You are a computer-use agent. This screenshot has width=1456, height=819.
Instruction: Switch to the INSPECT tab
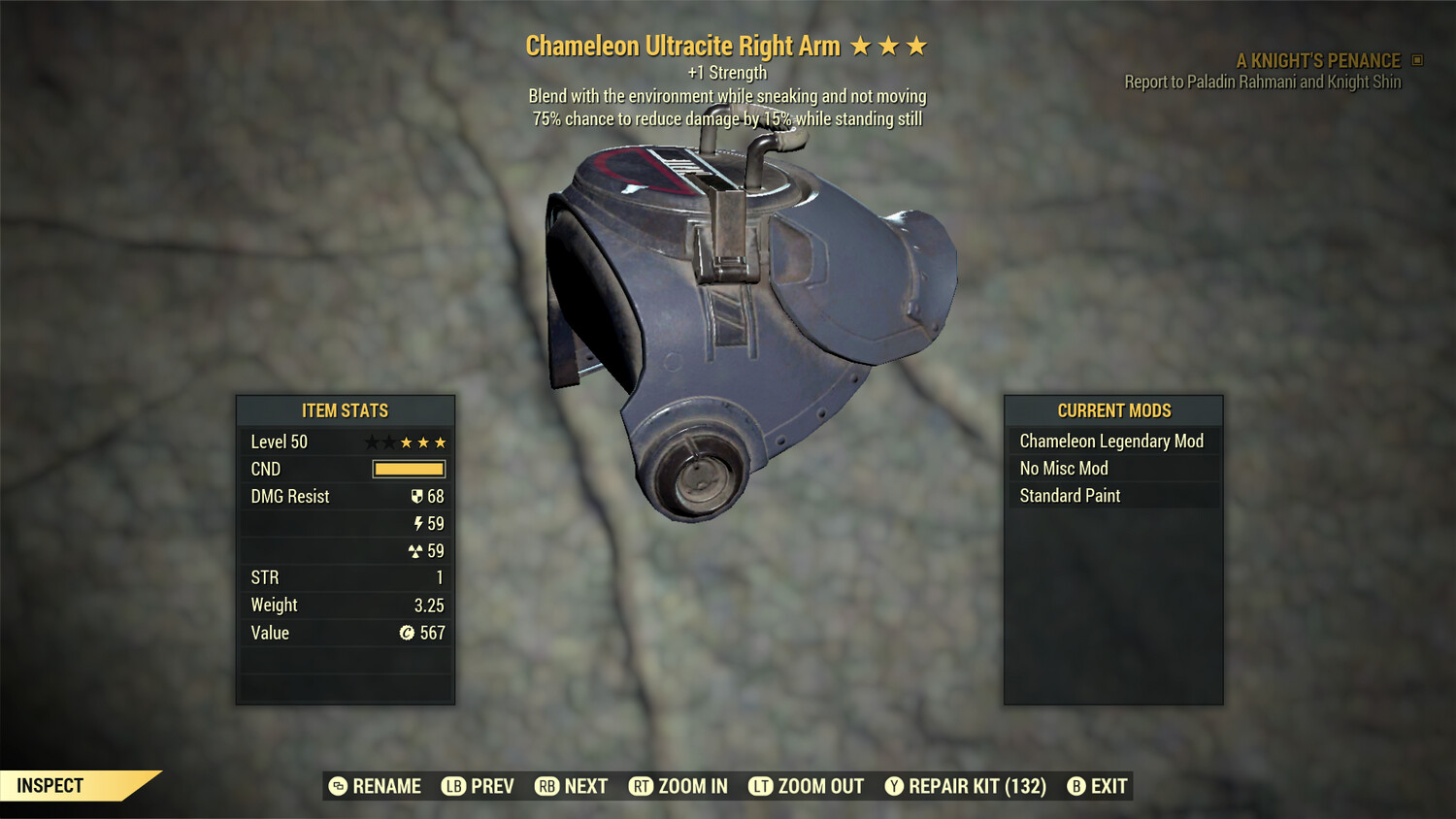[50, 785]
